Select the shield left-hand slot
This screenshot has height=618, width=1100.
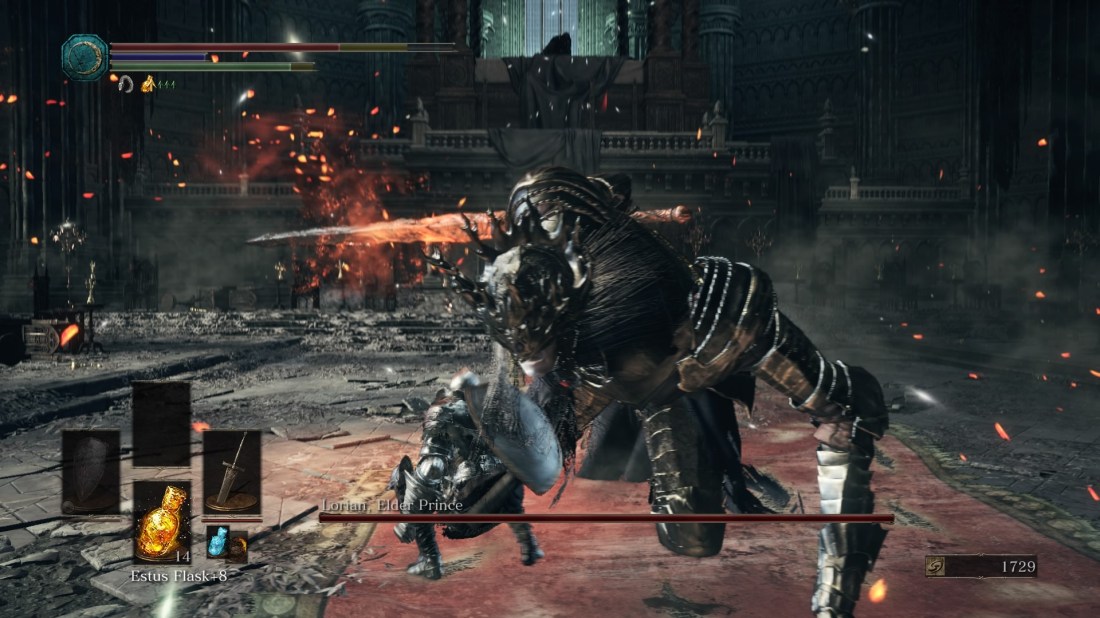91,472
